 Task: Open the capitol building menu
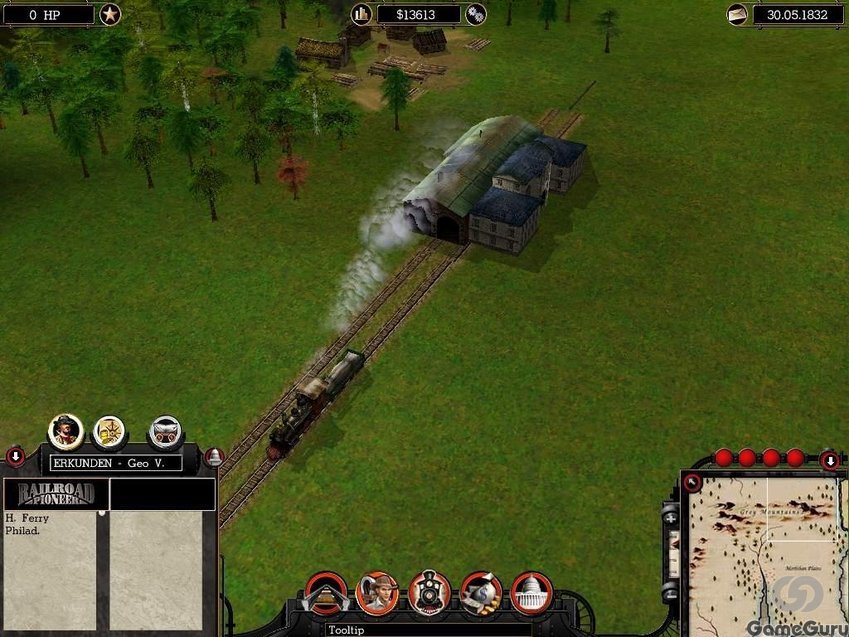[x=531, y=592]
